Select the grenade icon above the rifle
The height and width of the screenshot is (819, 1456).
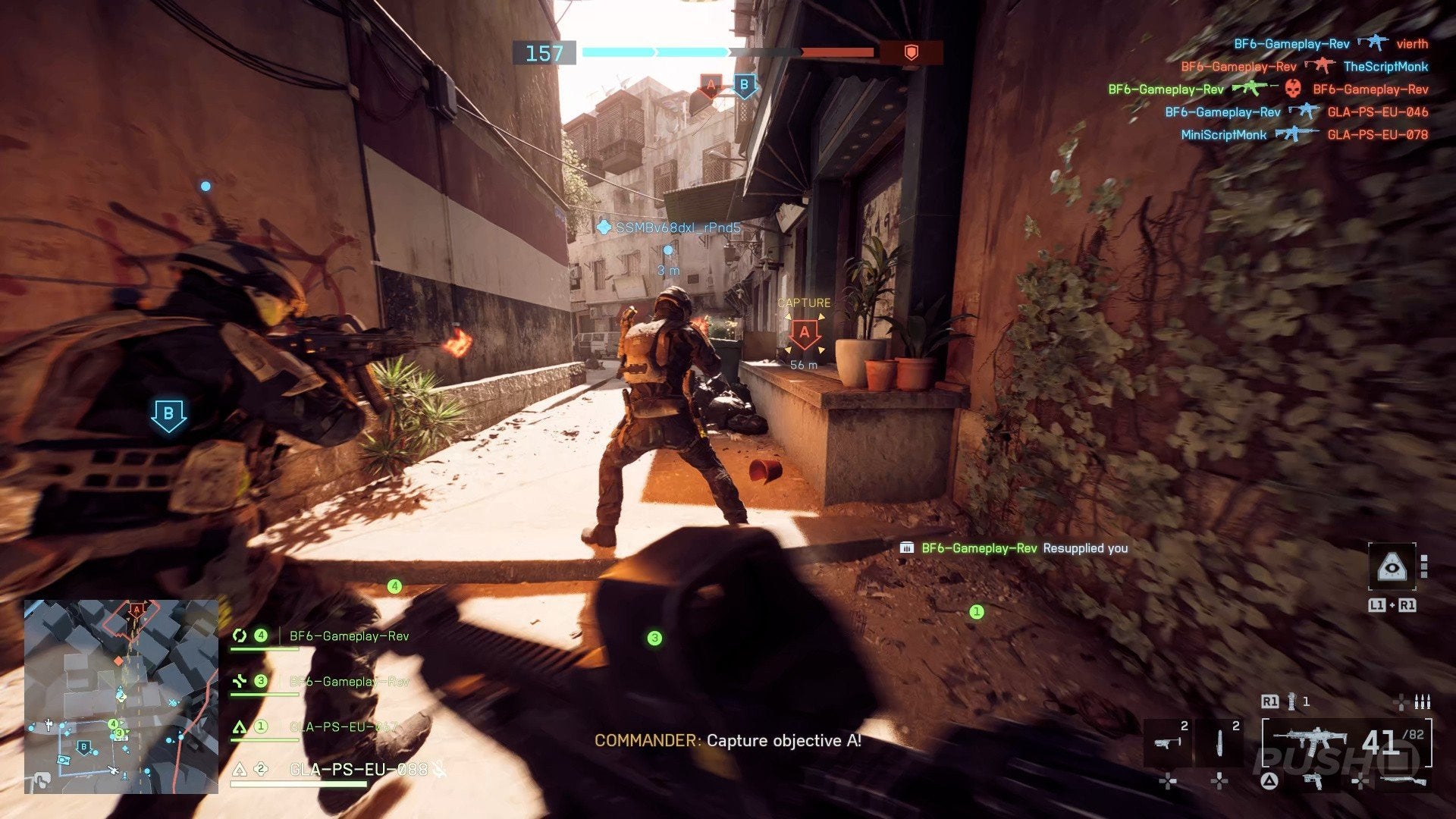(x=1291, y=701)
